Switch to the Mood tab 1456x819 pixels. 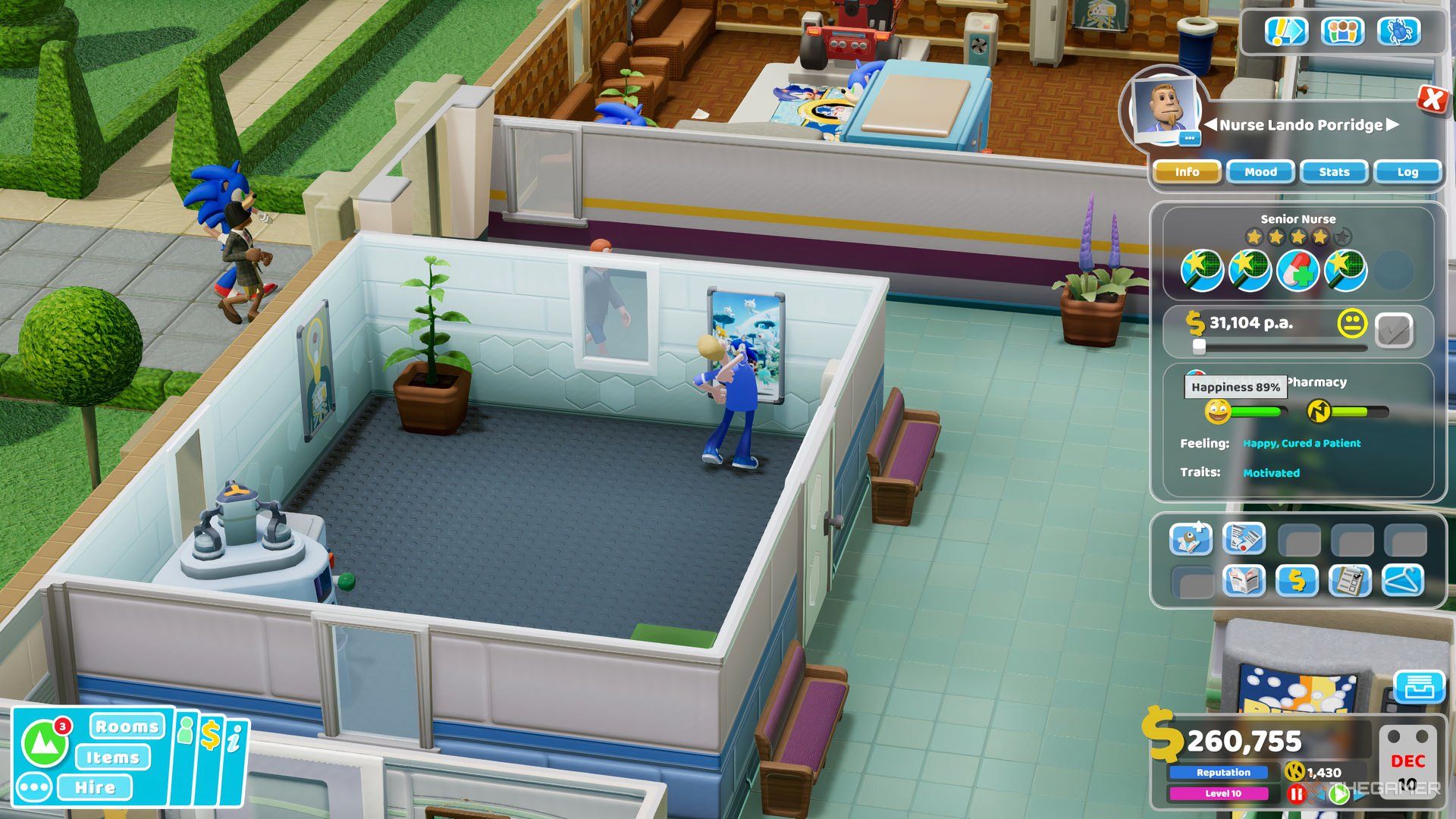(1260, 172)
